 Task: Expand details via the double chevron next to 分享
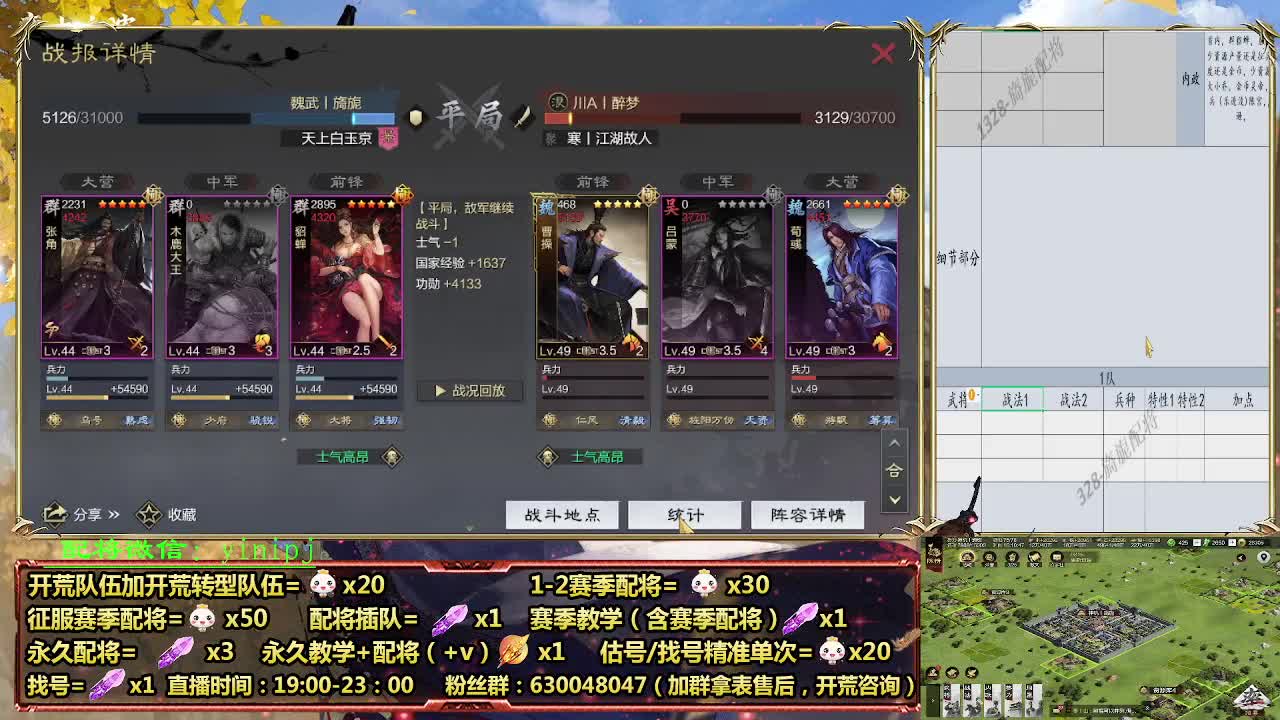coord(113,512)
